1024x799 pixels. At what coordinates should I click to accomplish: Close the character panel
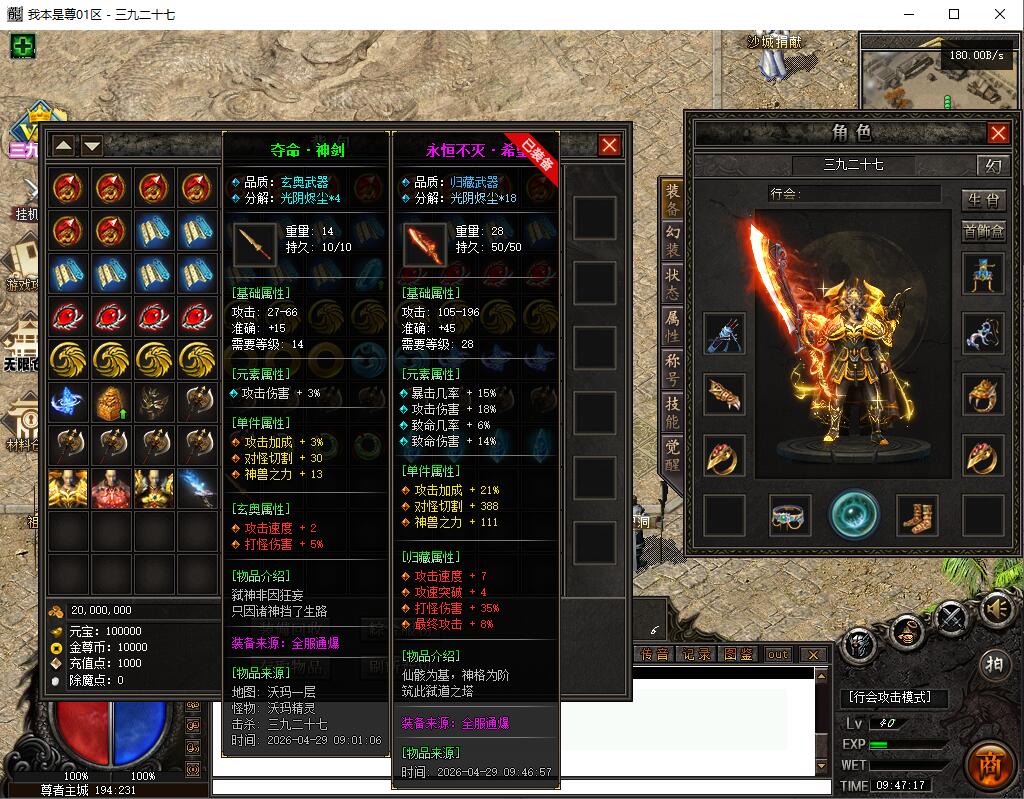click(998, 133)
